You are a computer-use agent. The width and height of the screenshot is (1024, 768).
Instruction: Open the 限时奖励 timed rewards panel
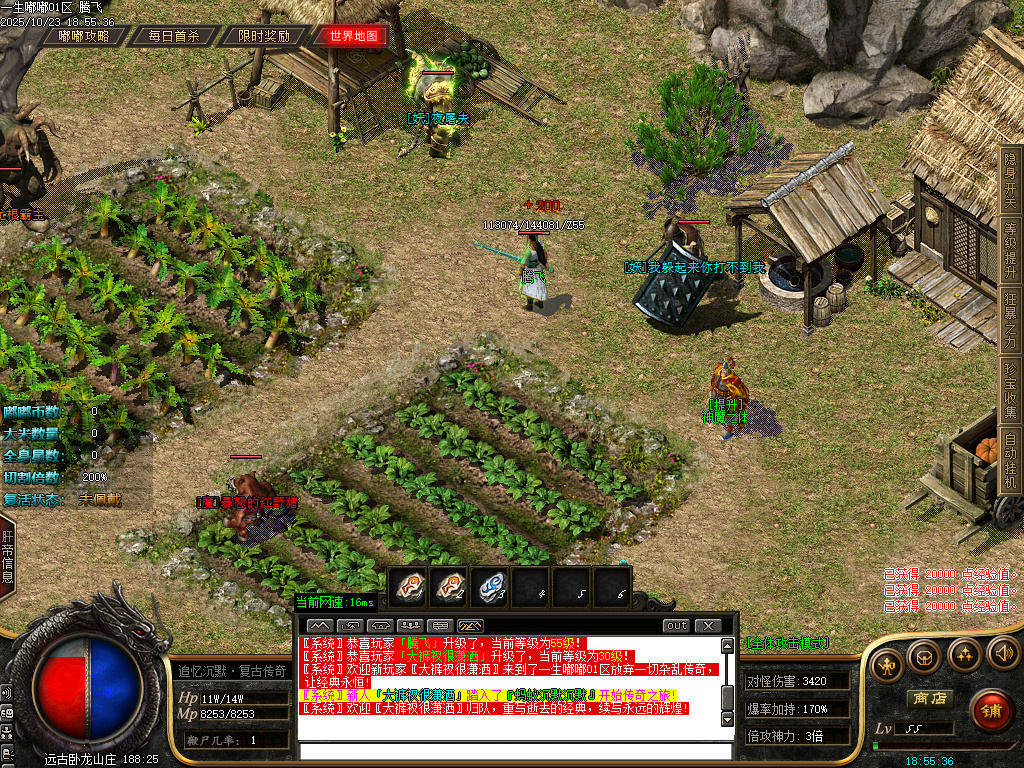[264, 36]
